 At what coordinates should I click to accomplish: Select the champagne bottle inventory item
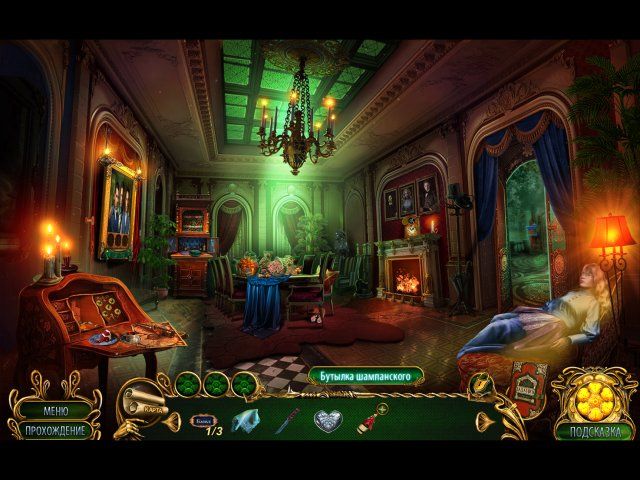click(x=370, y=420)
